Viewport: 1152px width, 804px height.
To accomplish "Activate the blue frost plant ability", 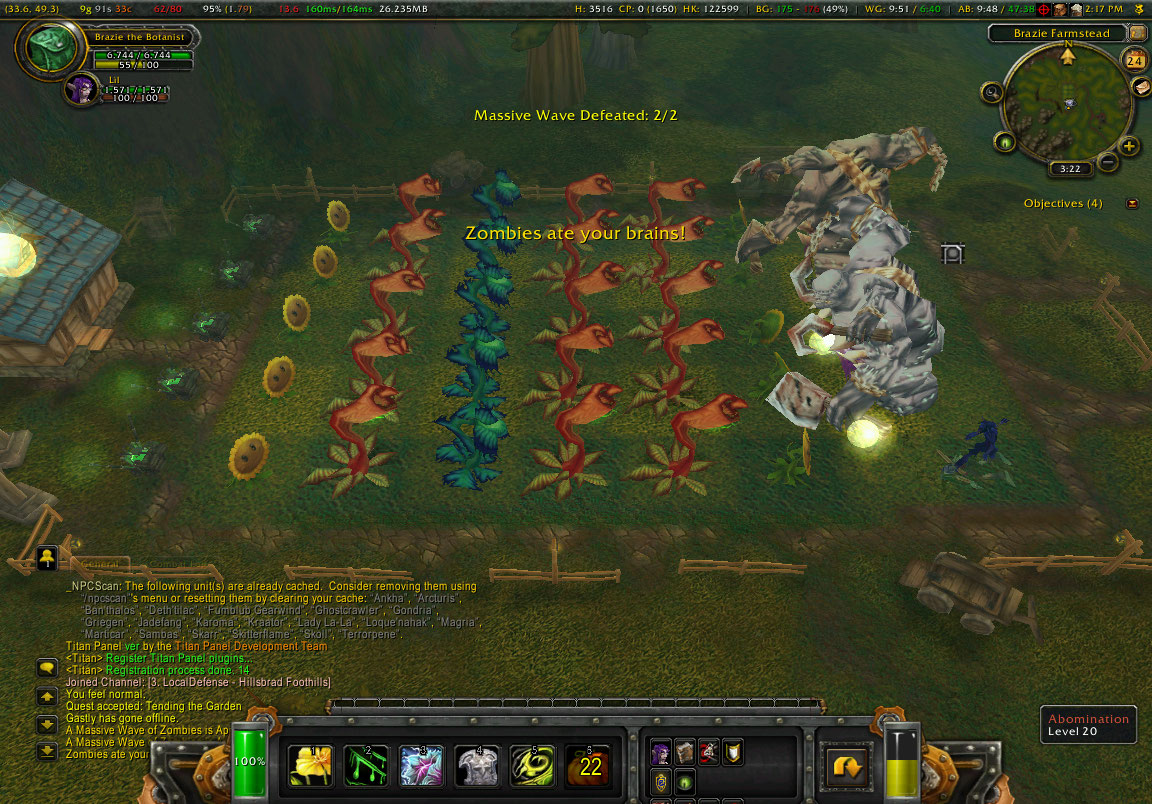I will point(421,766).
